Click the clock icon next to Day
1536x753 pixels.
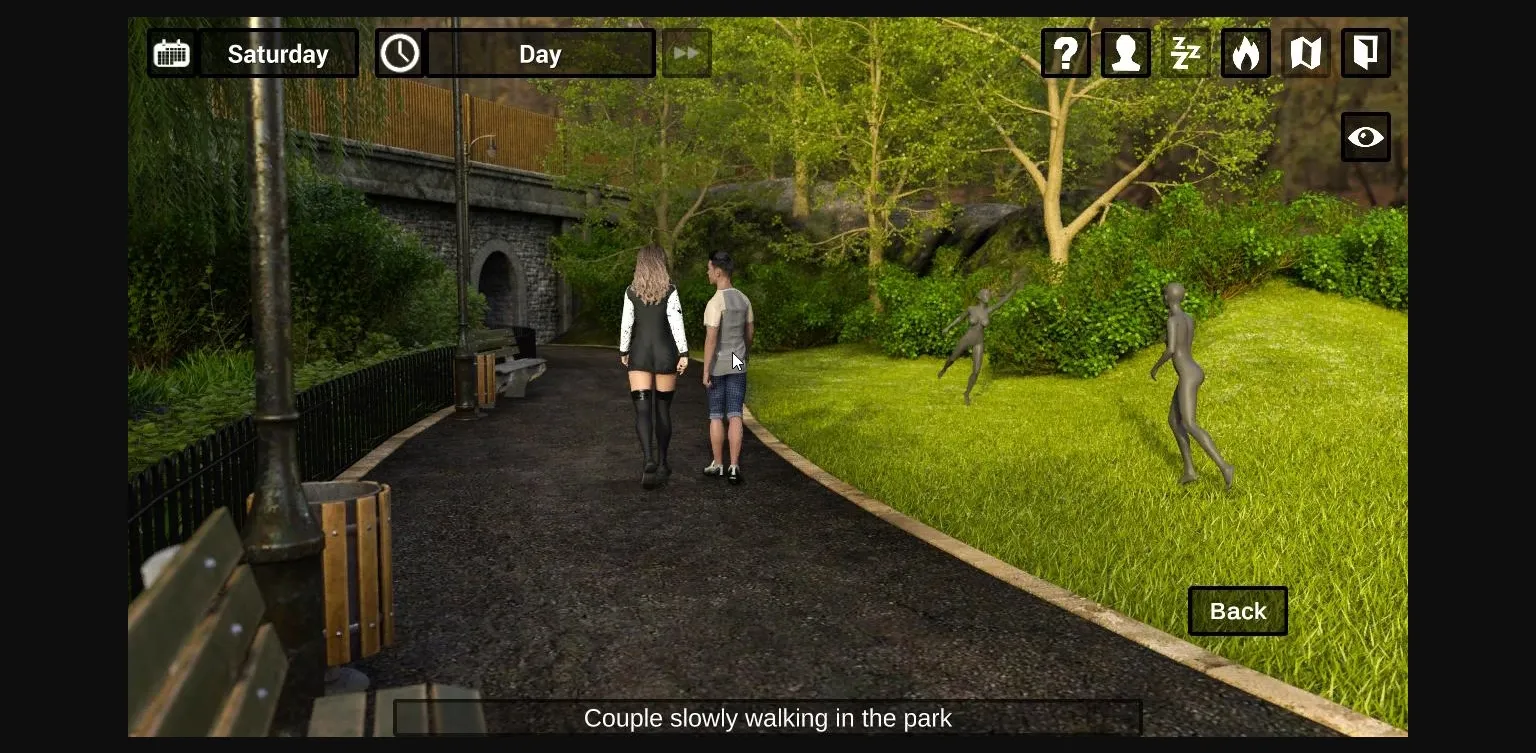(x=400, y=53)
